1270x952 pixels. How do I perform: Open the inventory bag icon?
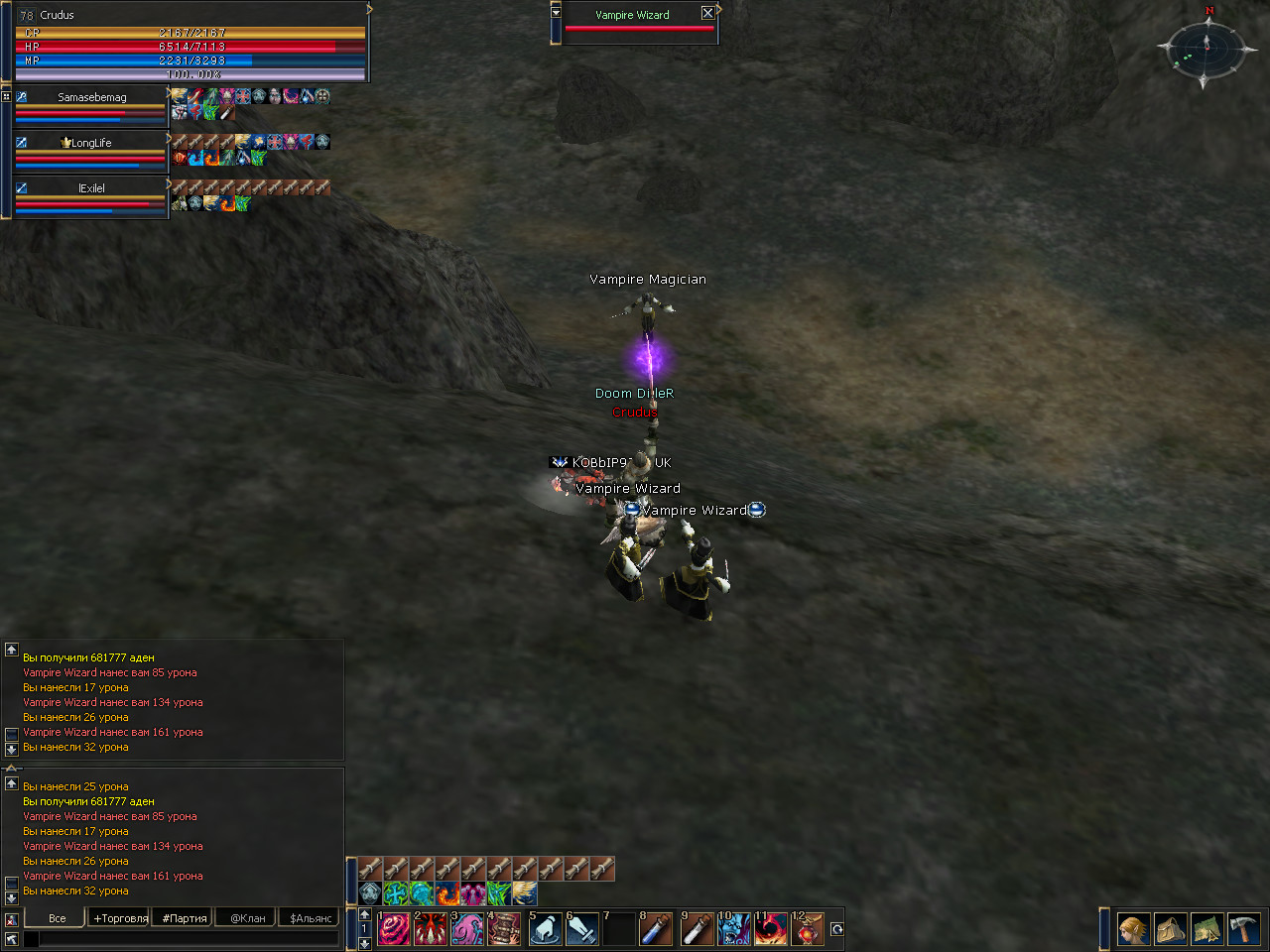pyautogui.click(x=1171, y=929)
